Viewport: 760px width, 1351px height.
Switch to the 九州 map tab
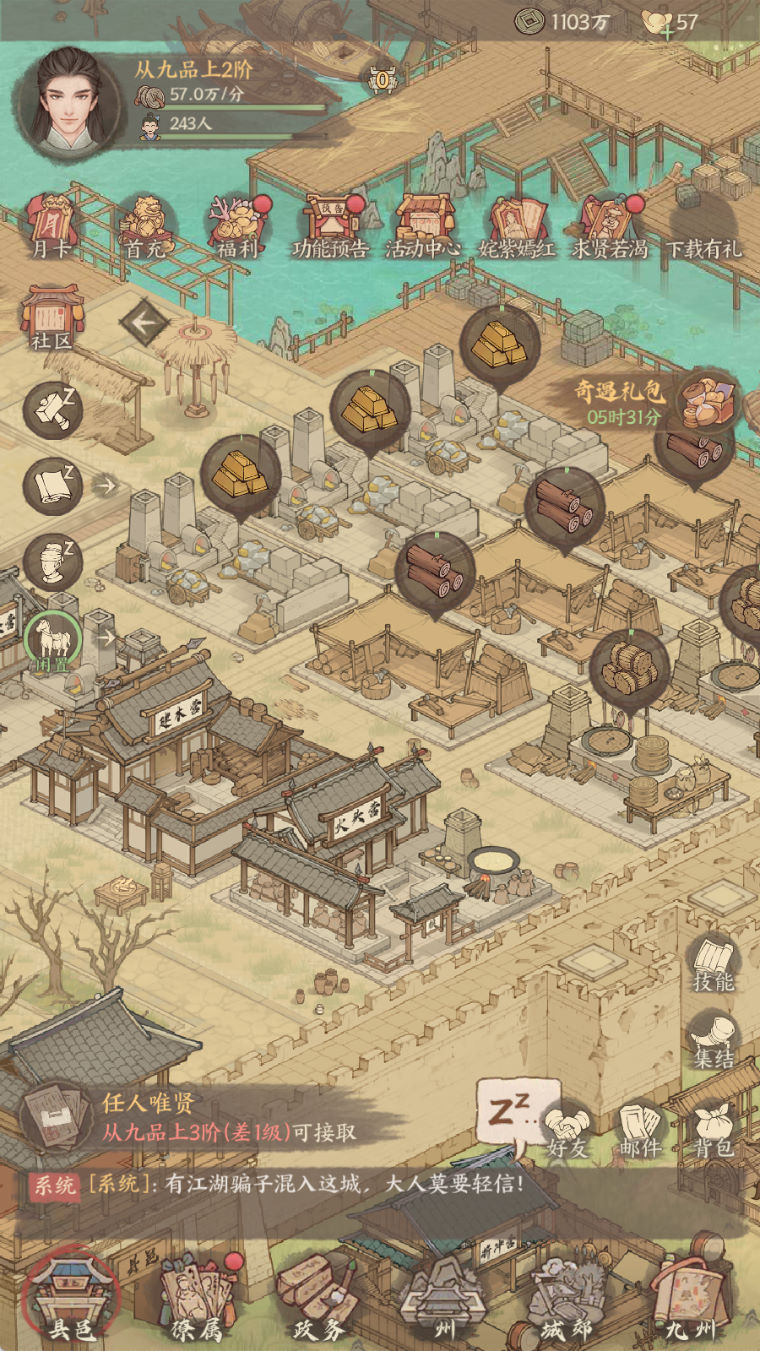[689, 1298]
